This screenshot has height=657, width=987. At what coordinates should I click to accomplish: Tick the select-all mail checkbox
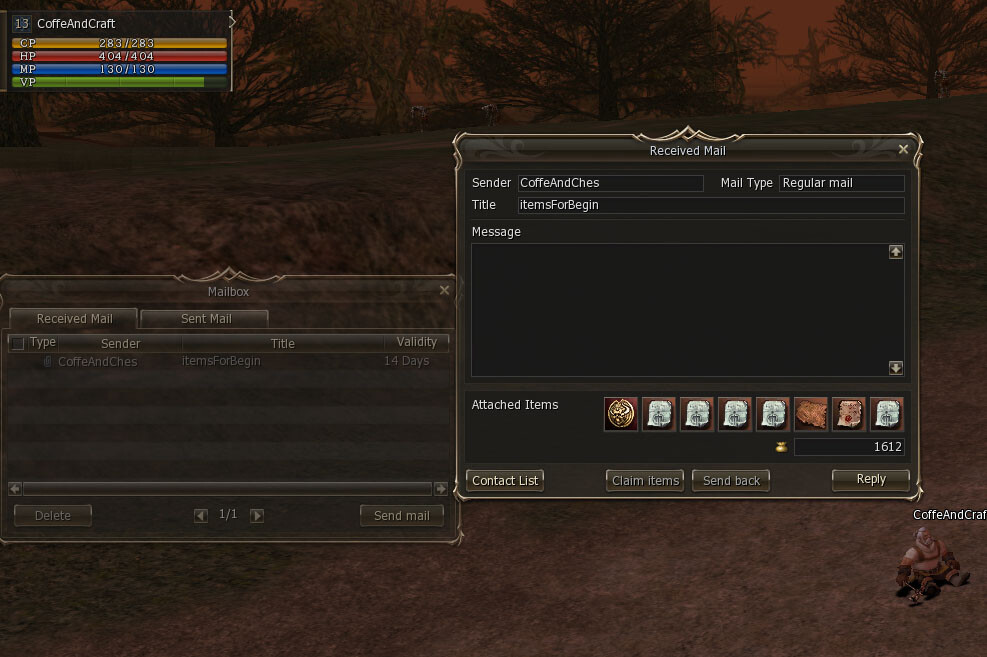pyautogui.click(x=17, y=343)
